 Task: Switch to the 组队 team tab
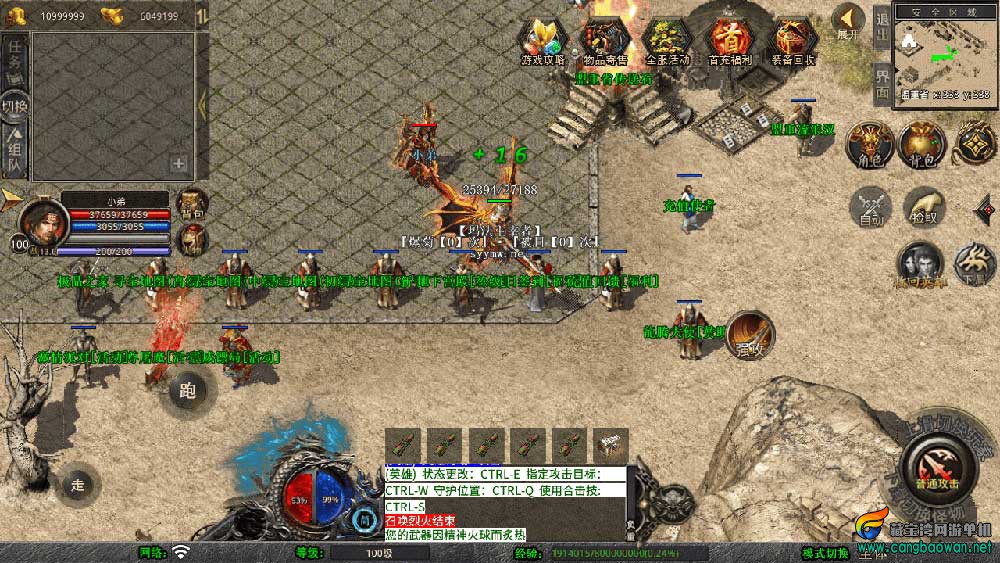coord(15,151)
